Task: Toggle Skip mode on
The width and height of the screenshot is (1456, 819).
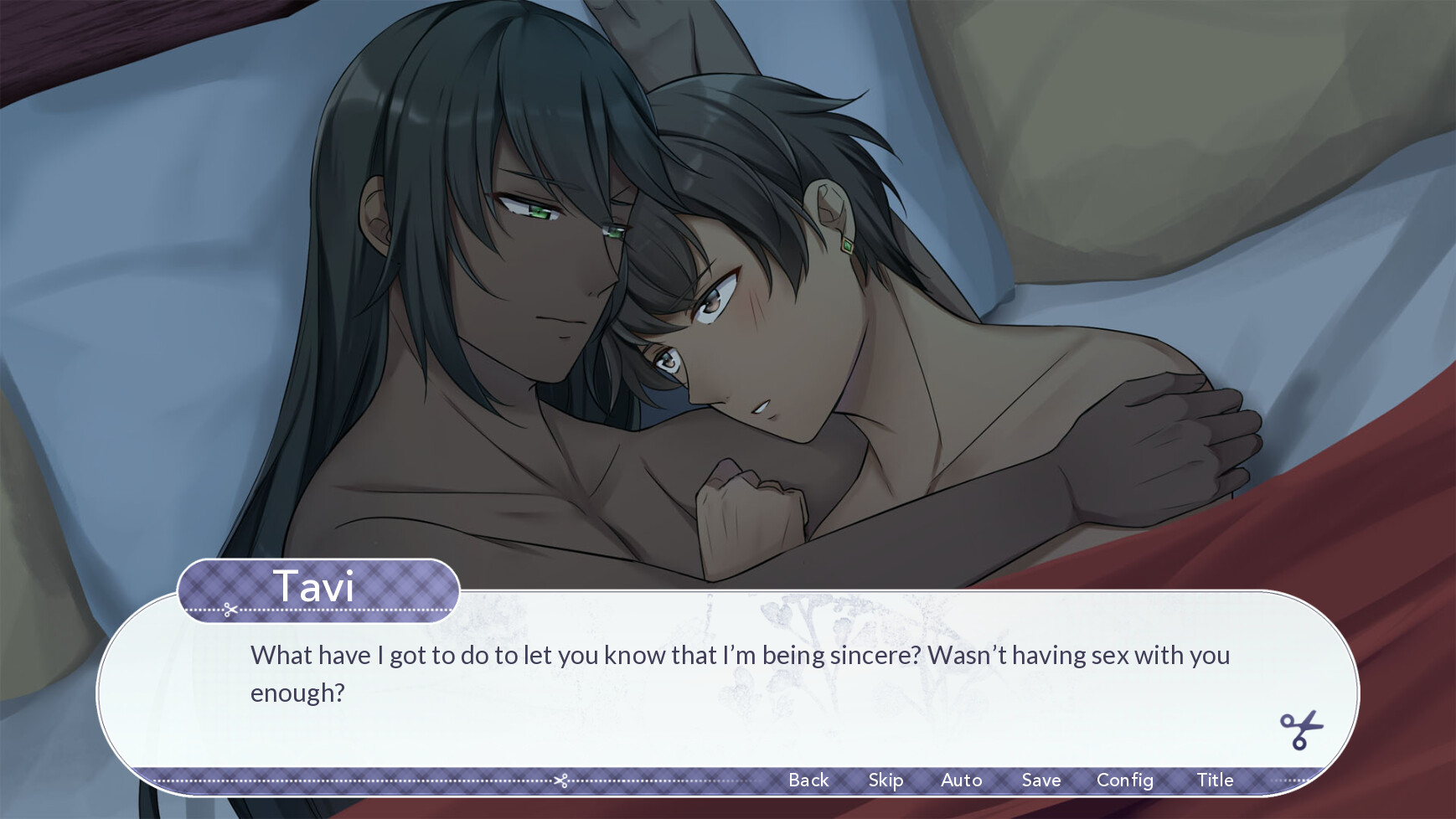Action: tap(885, 780)
